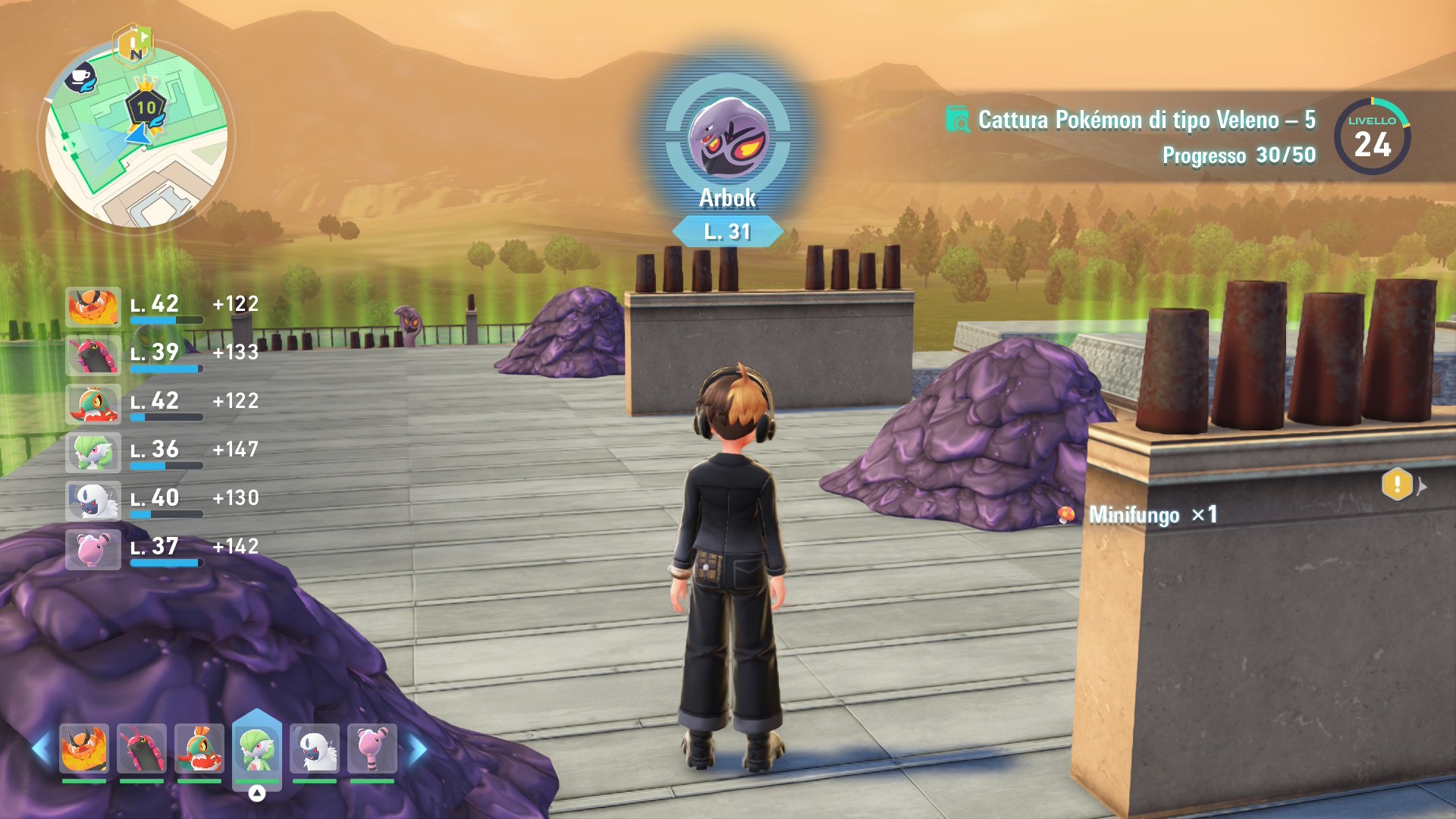Select the highlighted Gardevoir bottom slot
The image size is (1456, 819).
click(257, 748)
